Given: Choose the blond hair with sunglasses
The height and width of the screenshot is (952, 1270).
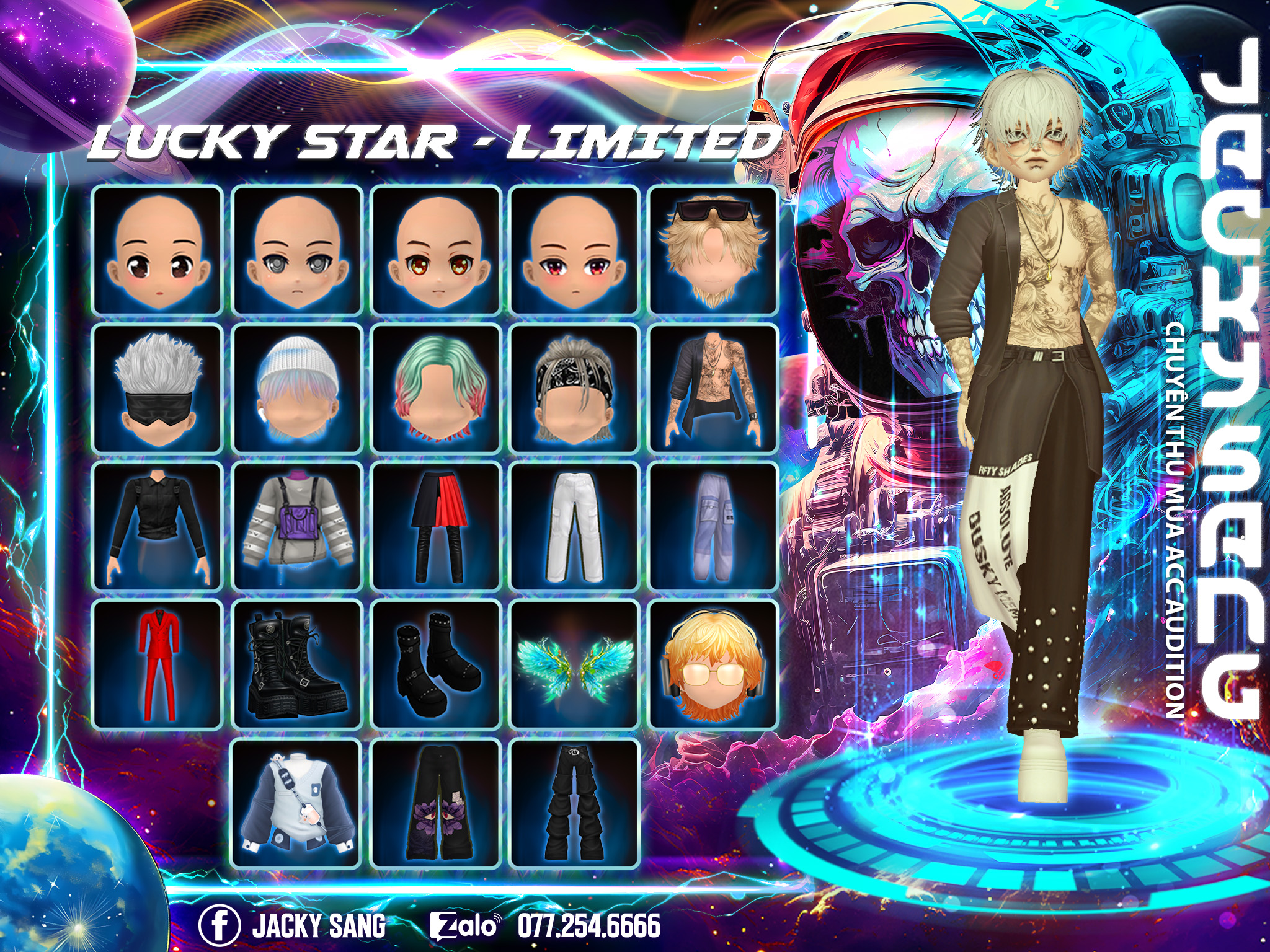Looking at the screenshot, I should point(713,250).
